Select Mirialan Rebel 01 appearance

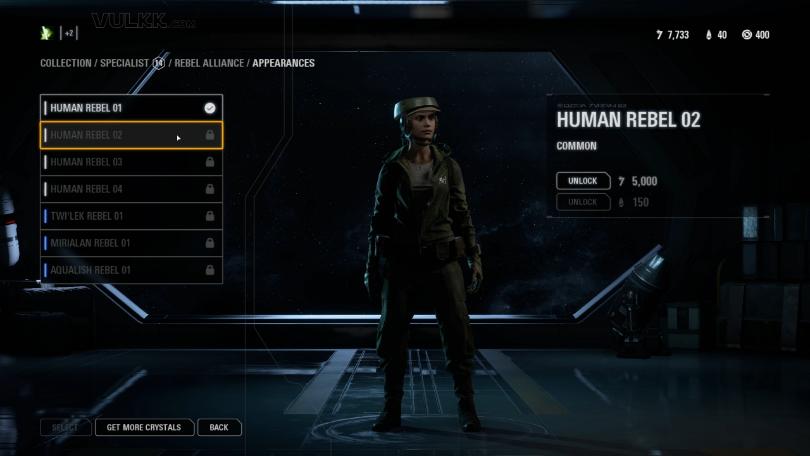(x=130, y=243)
